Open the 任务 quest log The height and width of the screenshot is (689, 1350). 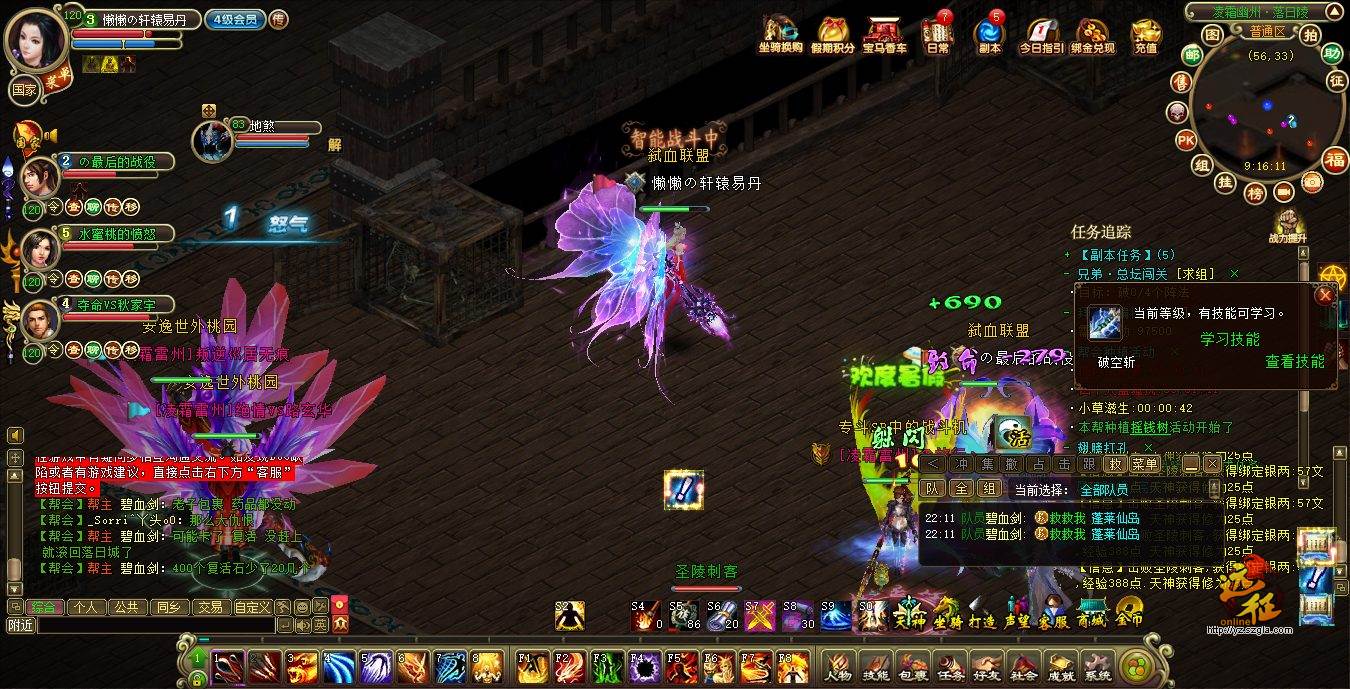pyautogui.click(x=948, y=667)
